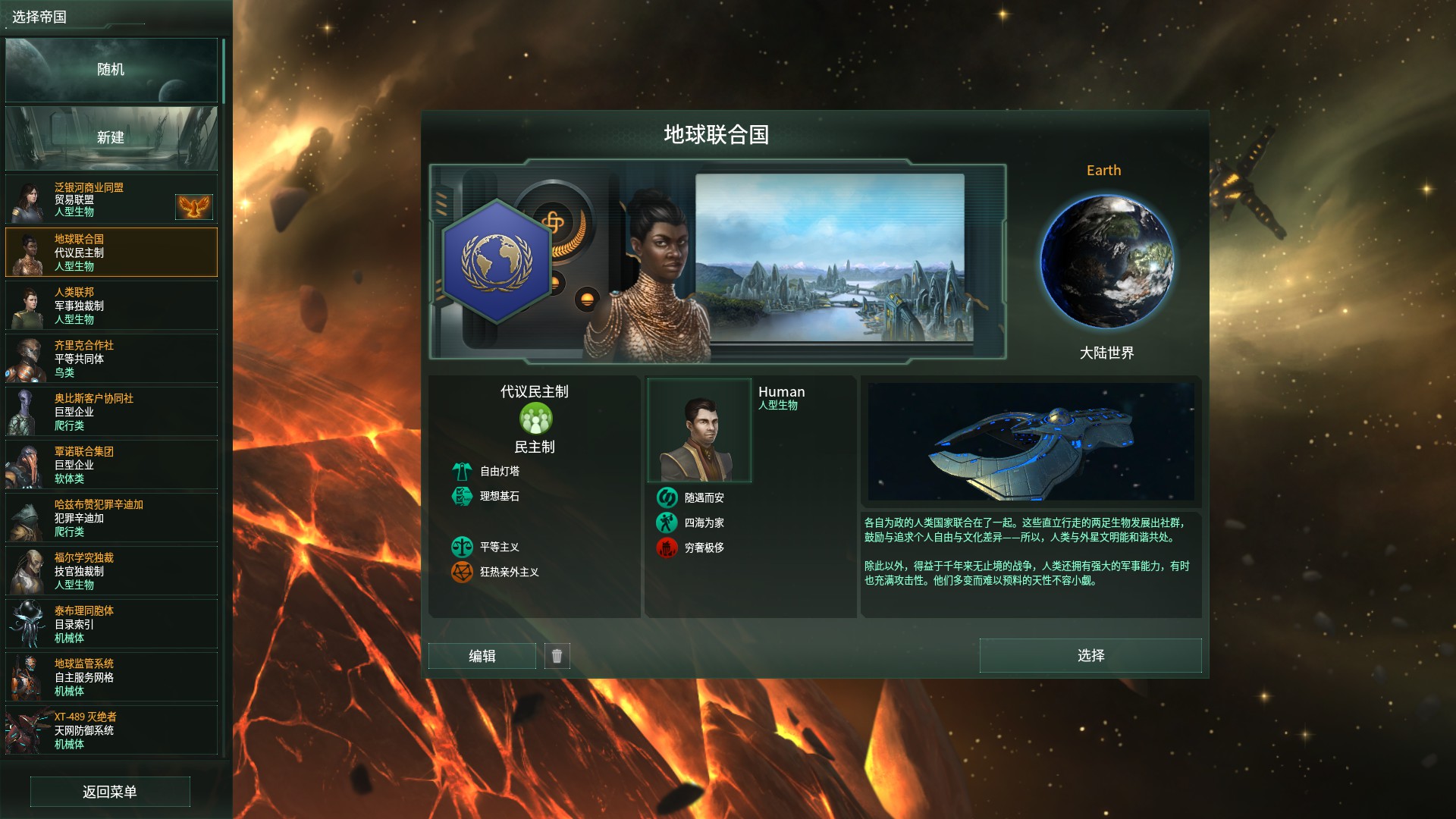The image size is (1456, 819).
Task: Click the 四海为家 trait icon
Action: 667,522
